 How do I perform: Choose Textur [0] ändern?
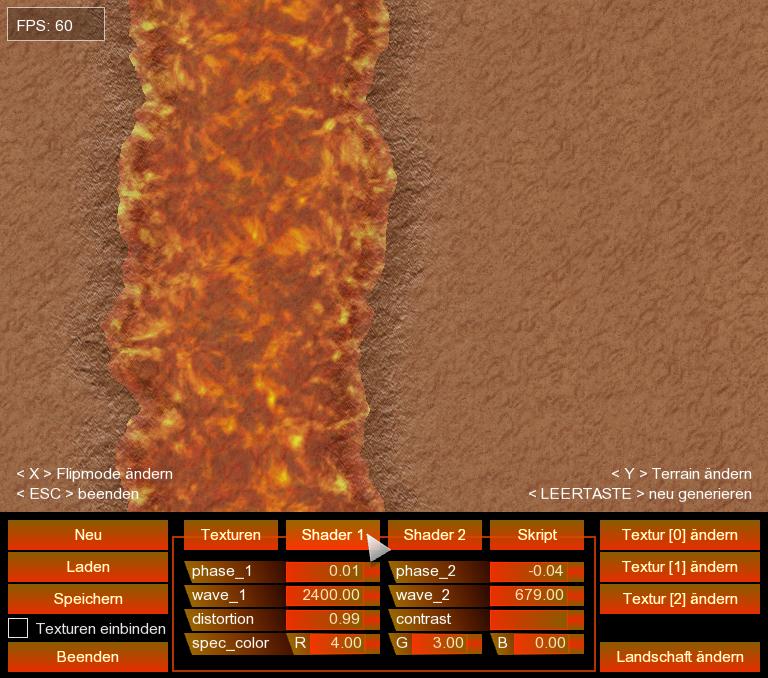point(680,535)
